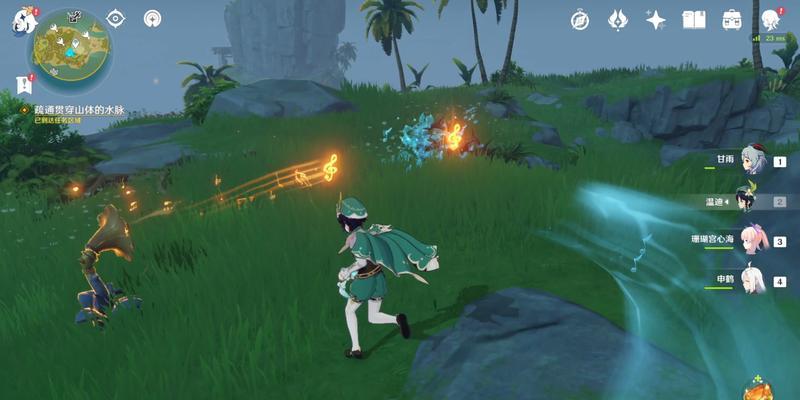The image size is (800, 400).
Task: Open the character profile head icon
Action: click(771, 20)
